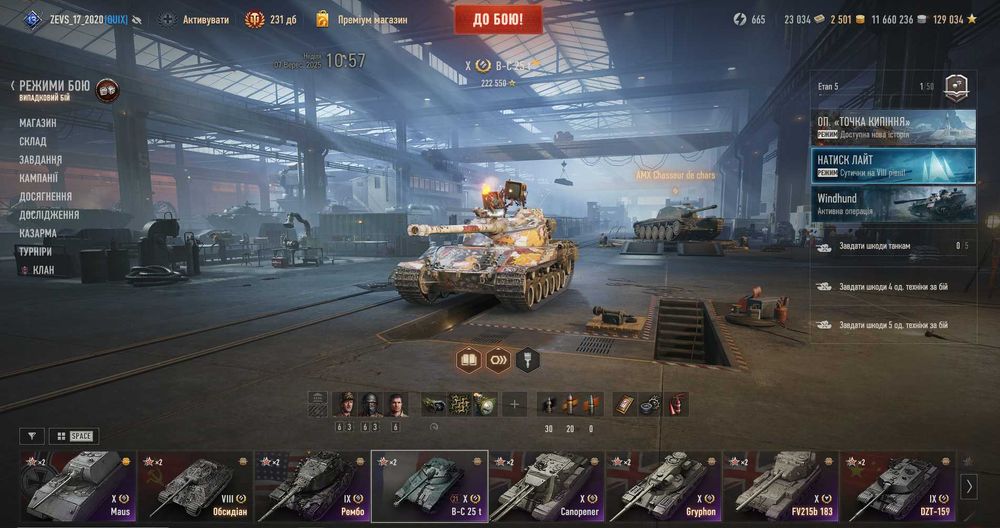Open the tank carousel filter funnel
The image size is (1000, 528).
tap(32, 436)
